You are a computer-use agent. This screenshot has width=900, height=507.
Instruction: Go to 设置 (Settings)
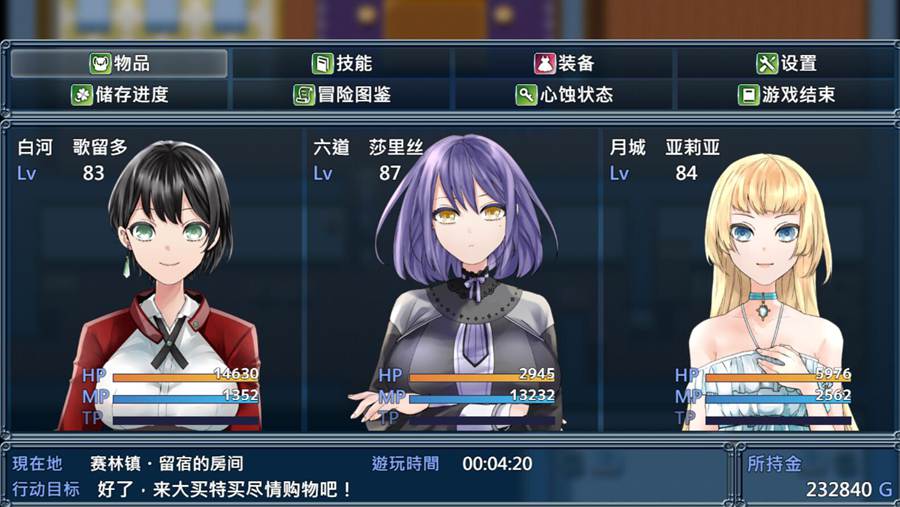(x=787, y=63)
